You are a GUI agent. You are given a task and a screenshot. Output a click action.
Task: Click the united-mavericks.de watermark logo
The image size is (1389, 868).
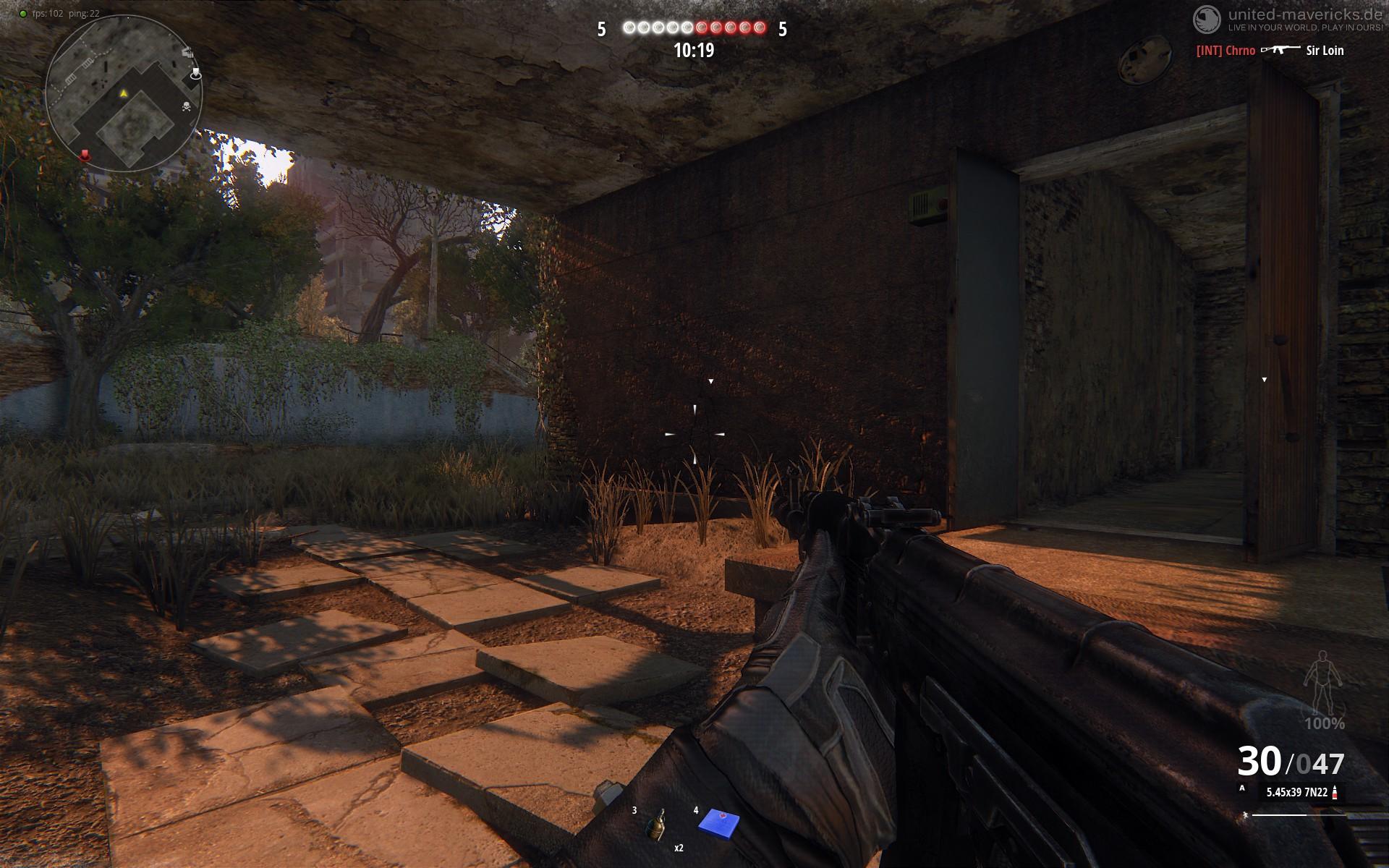pyautogui.click(x=1205, y=19)
